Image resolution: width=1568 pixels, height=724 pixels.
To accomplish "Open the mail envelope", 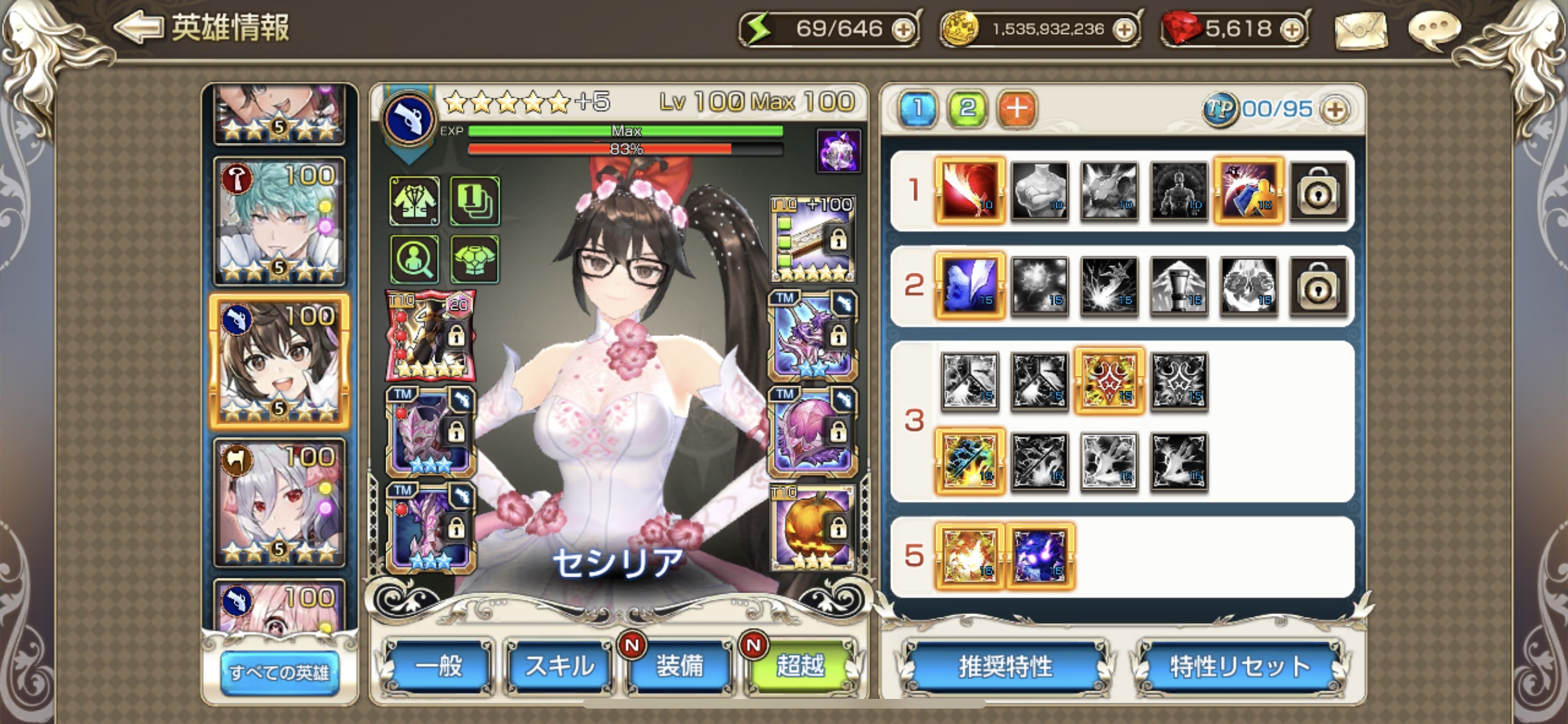I will point(1361,30).
